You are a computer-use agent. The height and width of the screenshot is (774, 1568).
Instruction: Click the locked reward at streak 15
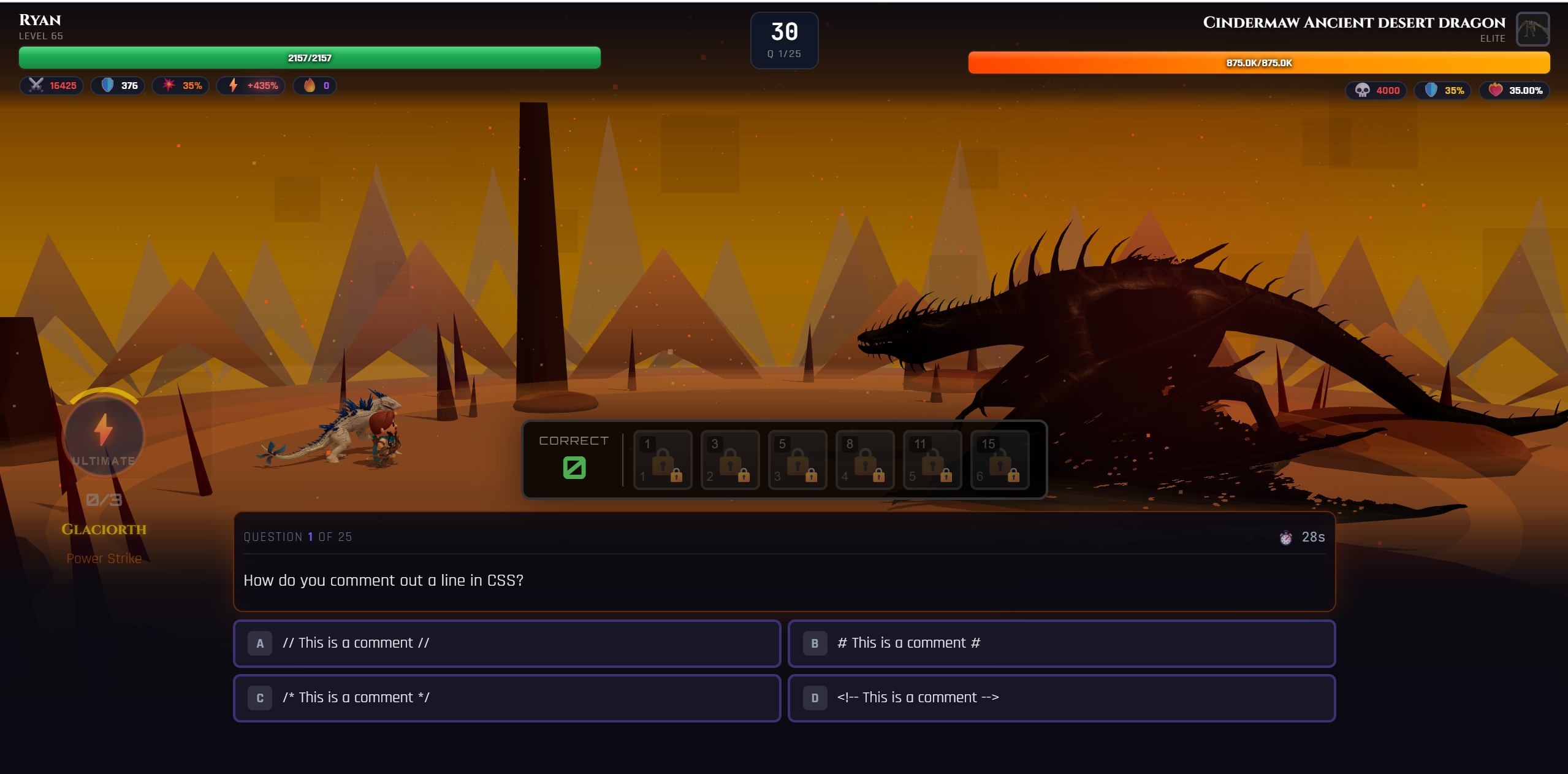(999, 460)
